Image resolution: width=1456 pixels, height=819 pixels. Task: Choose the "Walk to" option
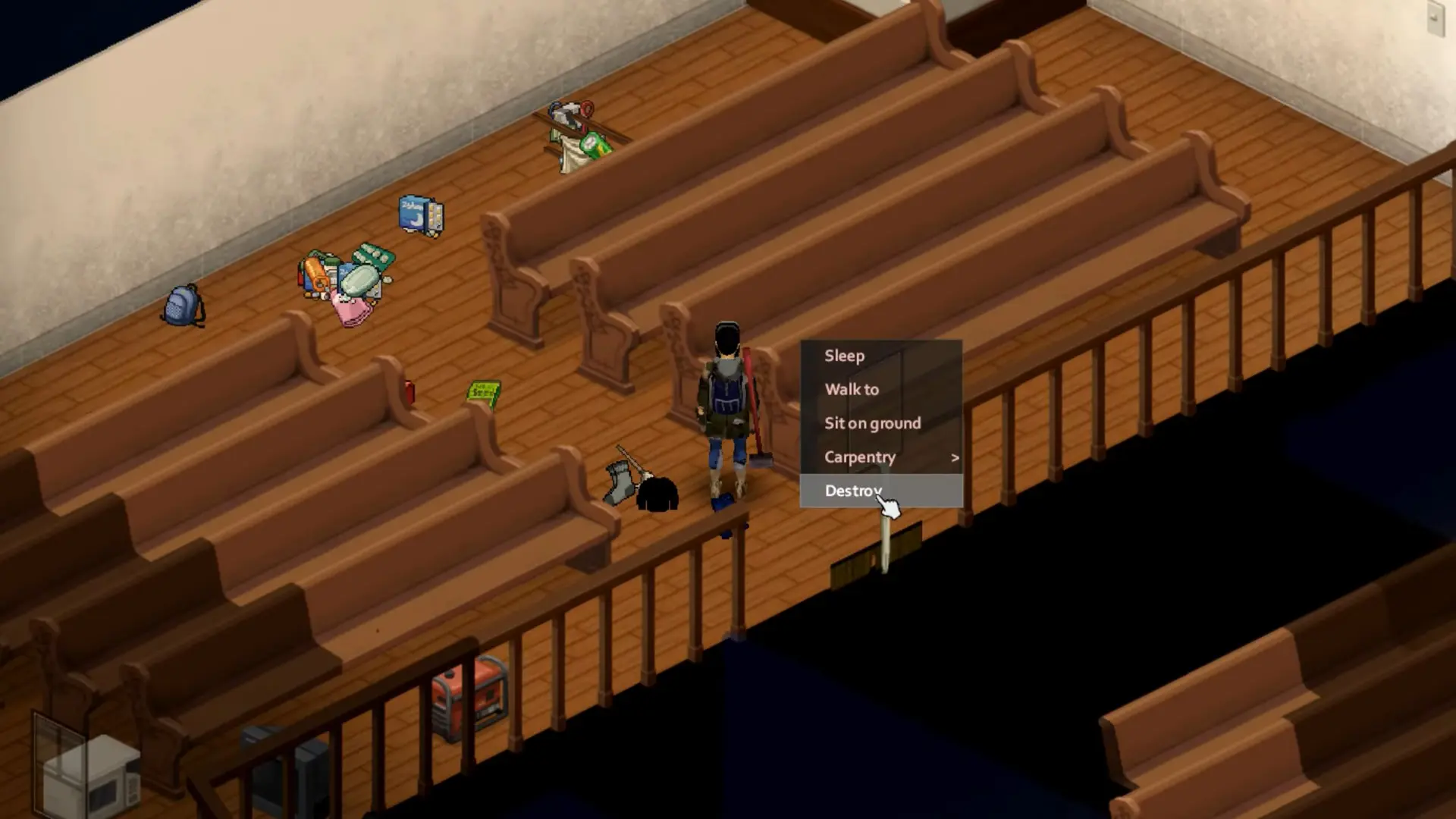tap(852, 389)
